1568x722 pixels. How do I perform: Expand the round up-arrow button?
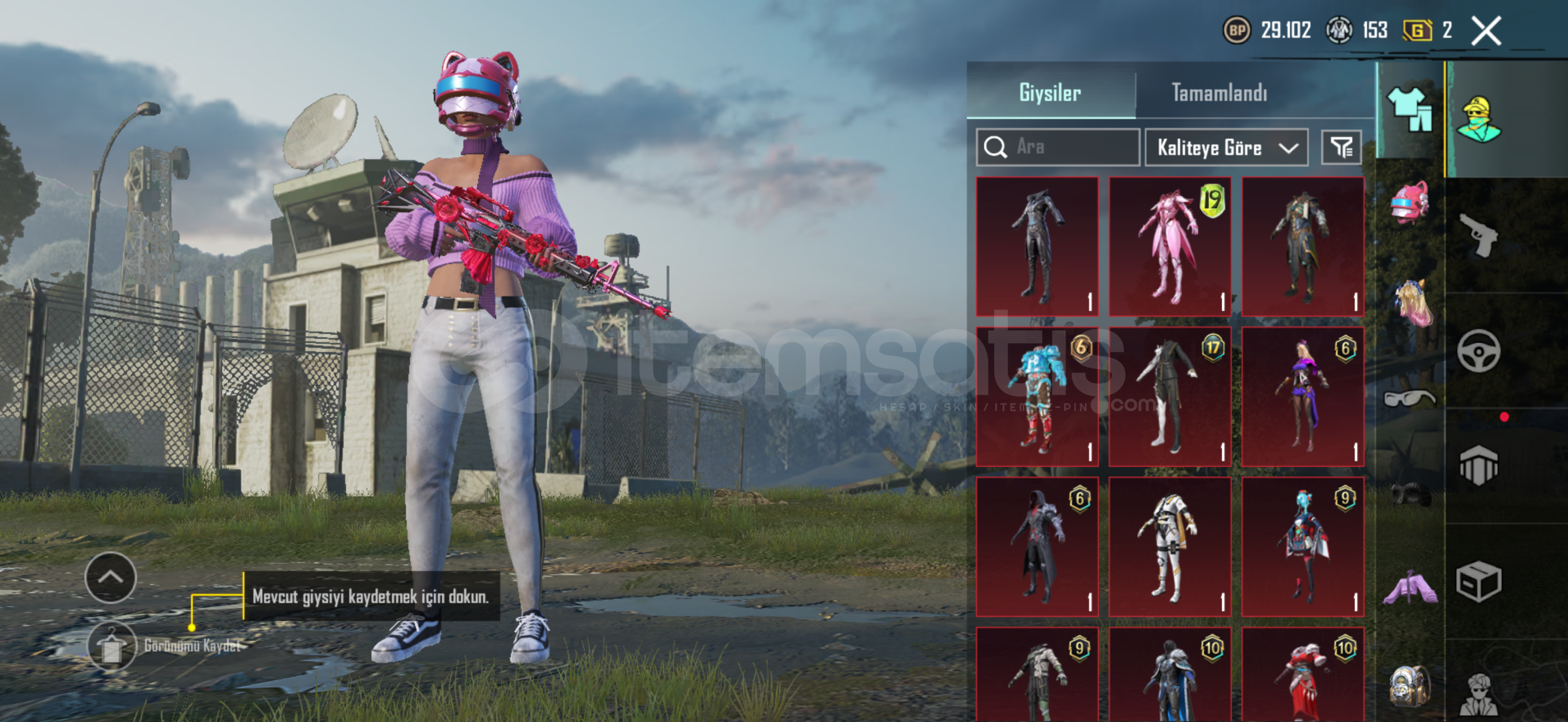point(111,577)
